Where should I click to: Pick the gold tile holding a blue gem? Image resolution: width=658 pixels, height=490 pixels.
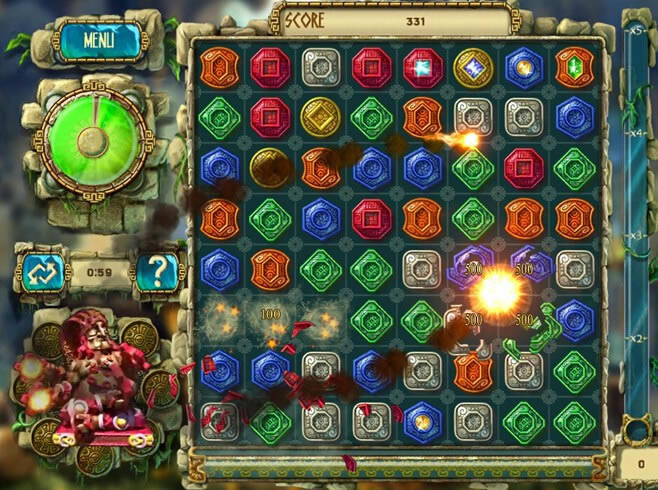pos(473,67)
